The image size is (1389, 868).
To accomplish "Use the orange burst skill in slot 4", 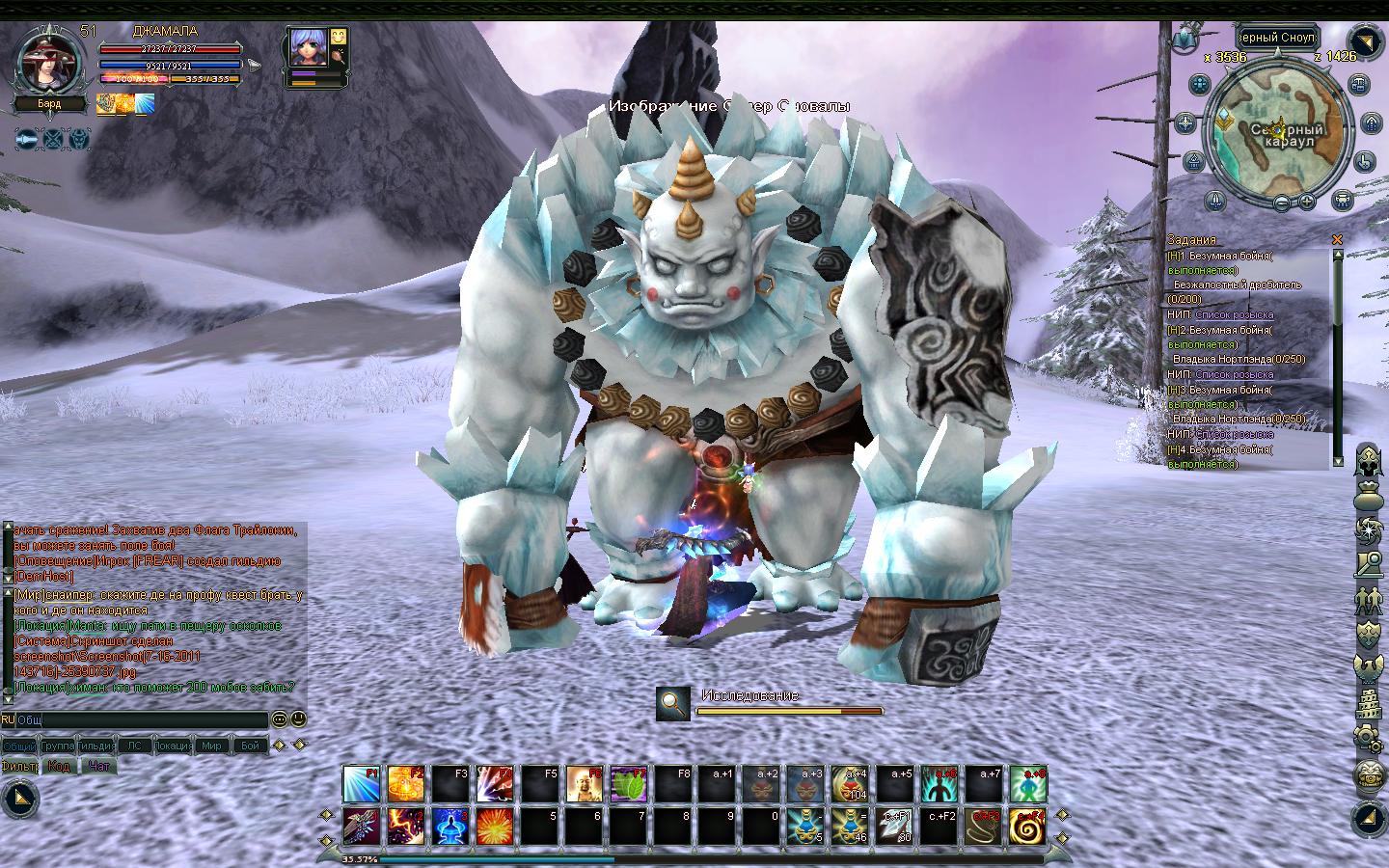I will [x=495, y=827].
